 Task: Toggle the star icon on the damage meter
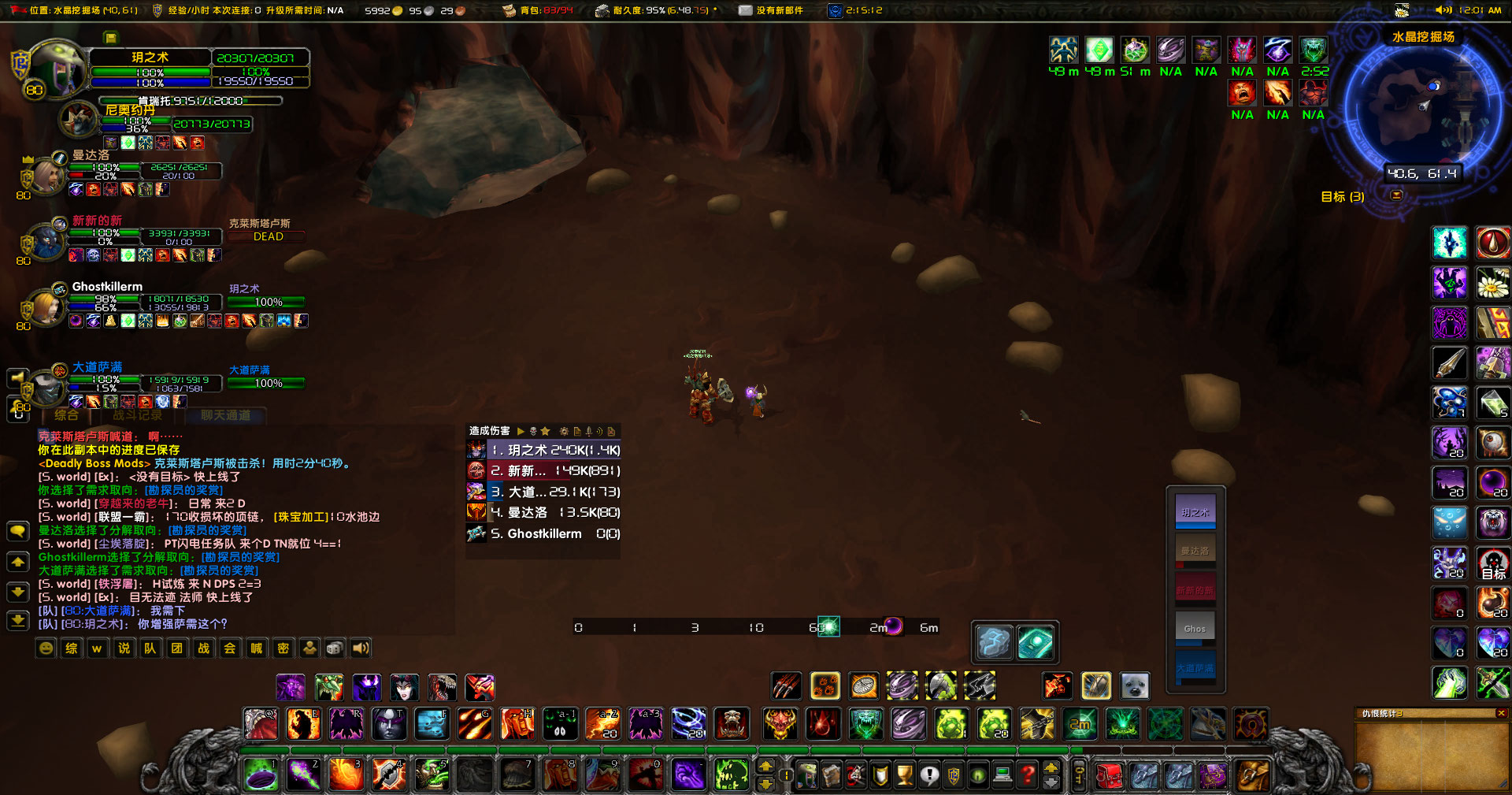click(x=546, y=432)
